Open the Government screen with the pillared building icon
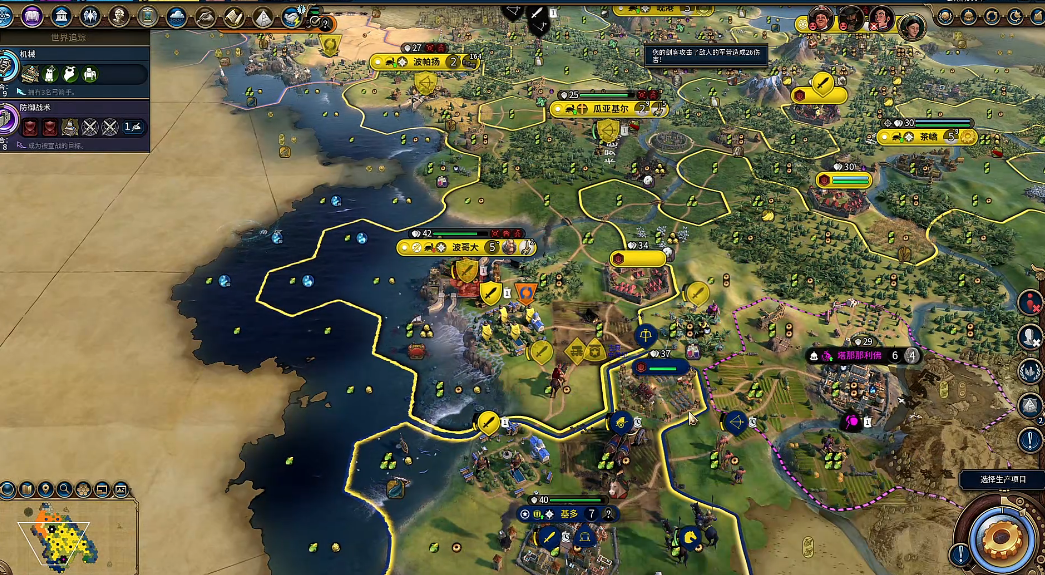 pos(62,15)
